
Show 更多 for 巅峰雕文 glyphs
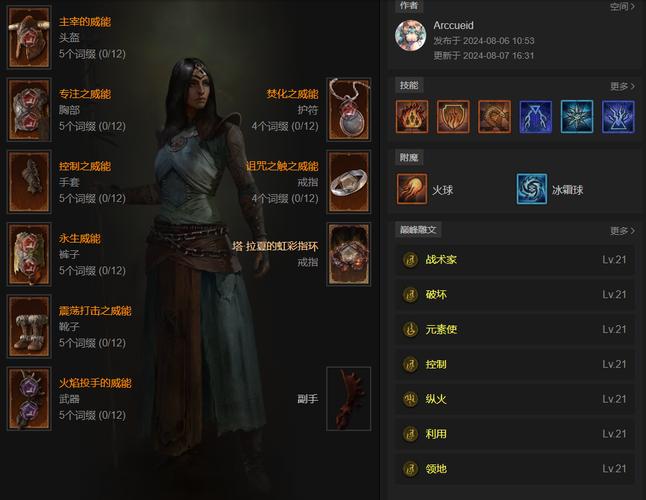coord(621,231)
